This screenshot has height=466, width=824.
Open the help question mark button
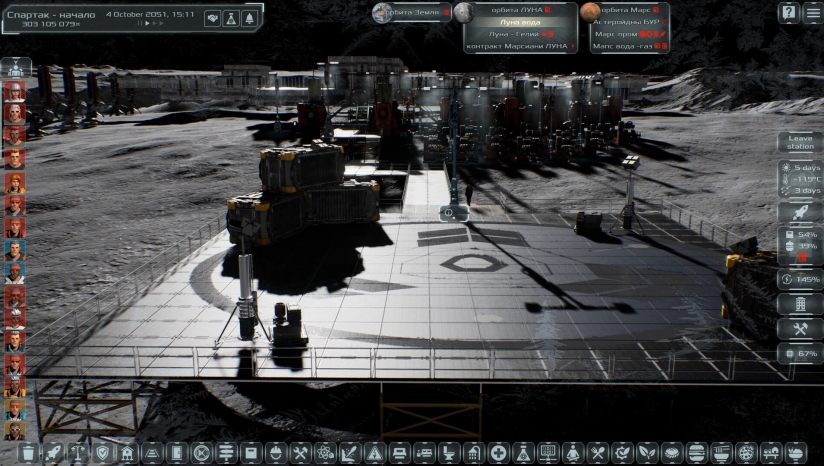tap(788, 13)
